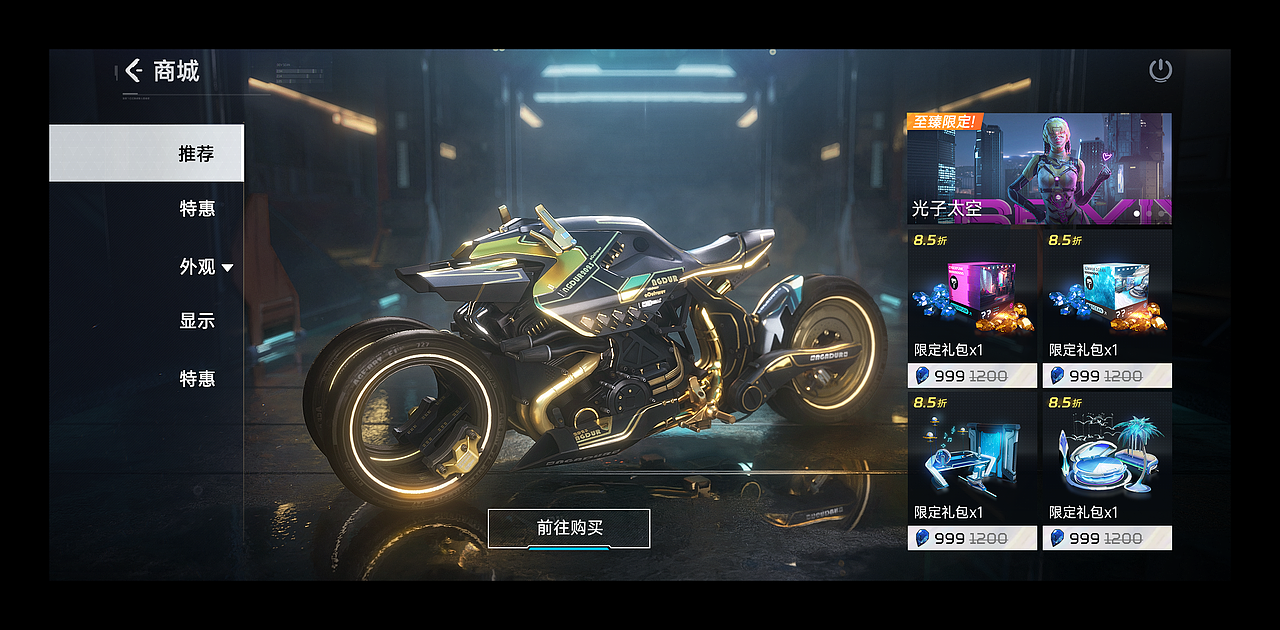Switch to the 显示 category

[197, 321]
